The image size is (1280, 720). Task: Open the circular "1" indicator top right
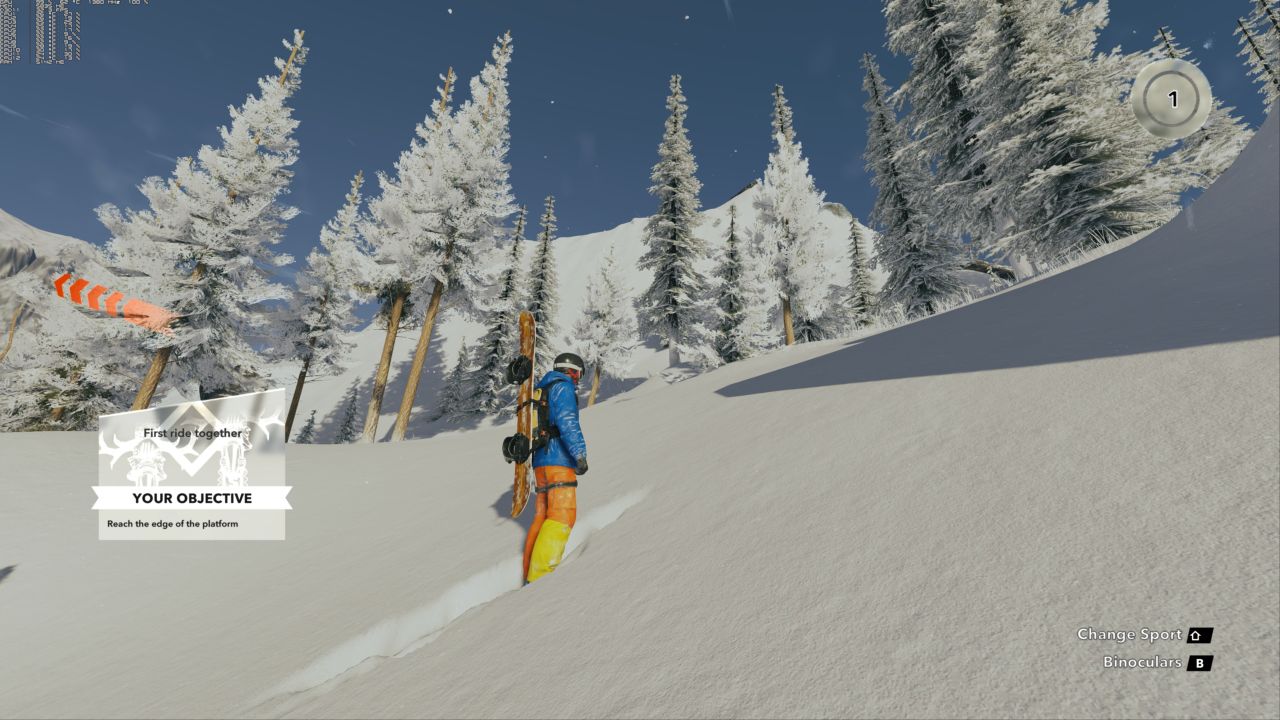click(x=1172, y=96)
